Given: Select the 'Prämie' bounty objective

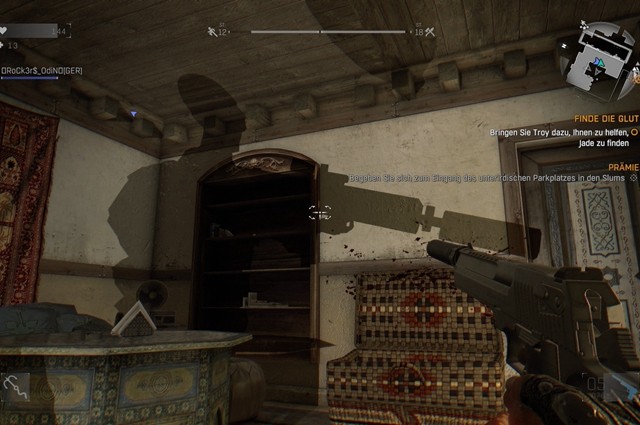Looking at the screenshot, I should [x=622, y=167].
